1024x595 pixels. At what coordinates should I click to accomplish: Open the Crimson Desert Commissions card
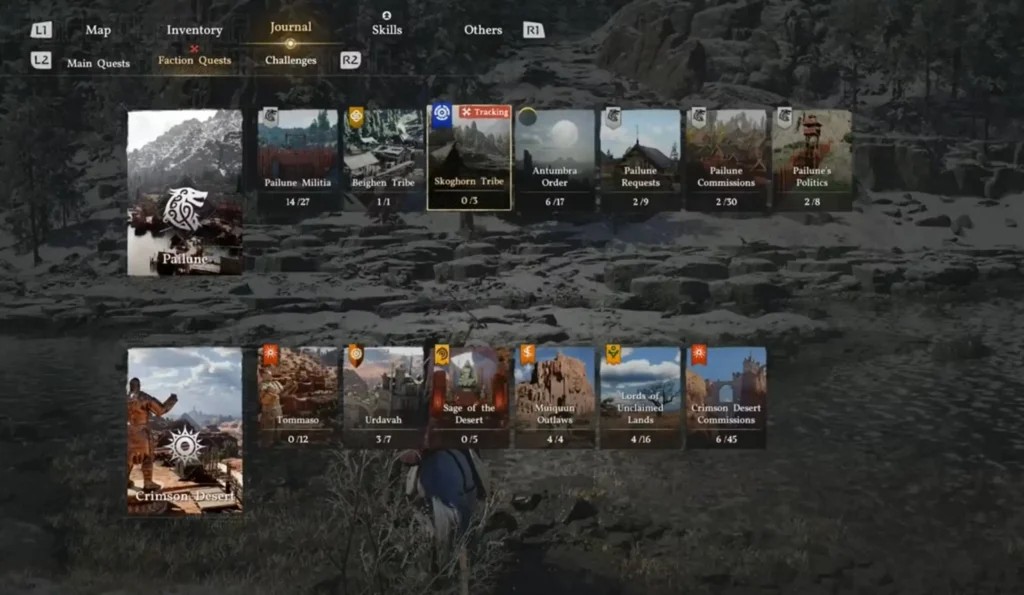726,397
